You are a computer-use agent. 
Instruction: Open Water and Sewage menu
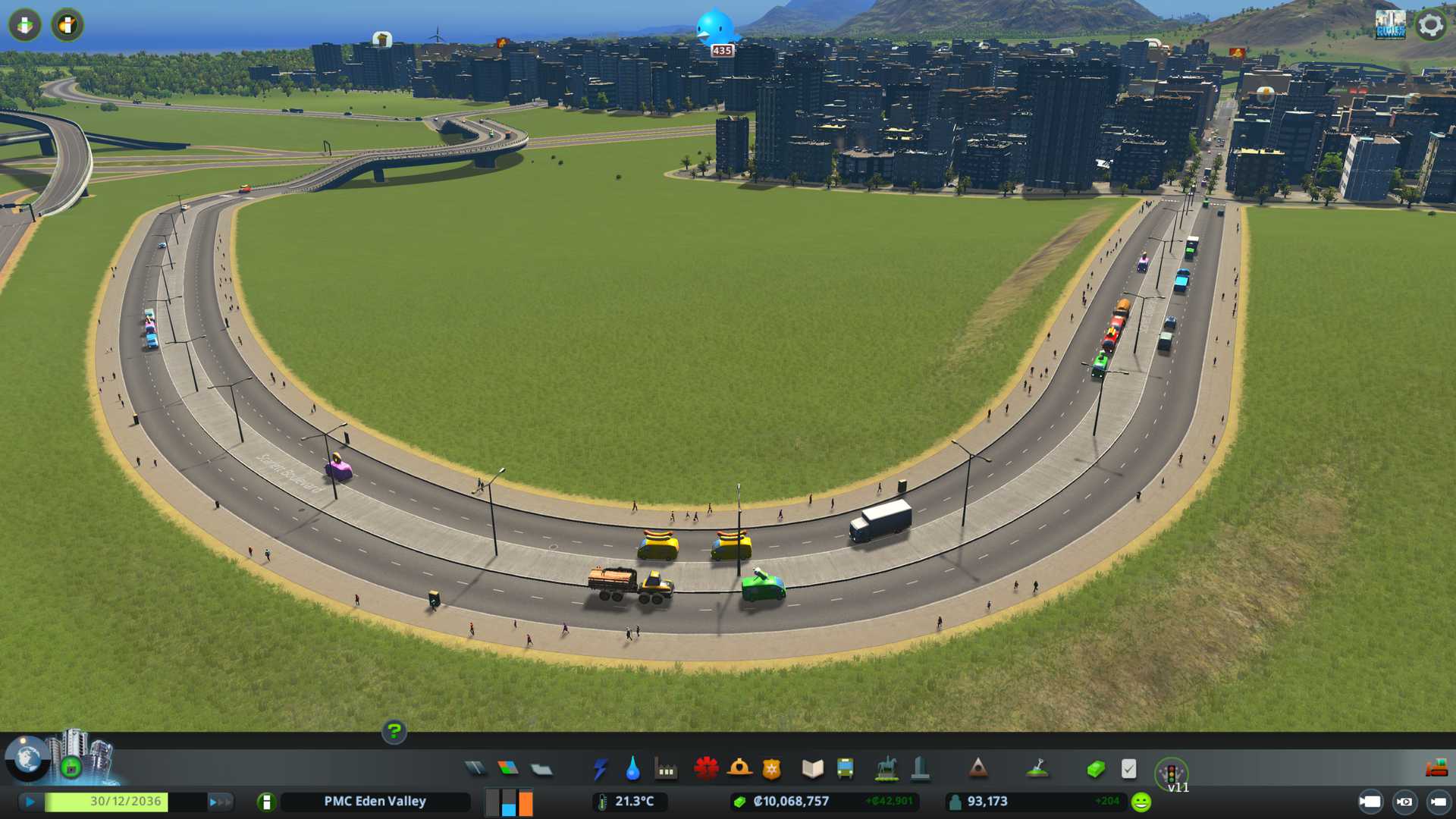[x=632, y=769]
